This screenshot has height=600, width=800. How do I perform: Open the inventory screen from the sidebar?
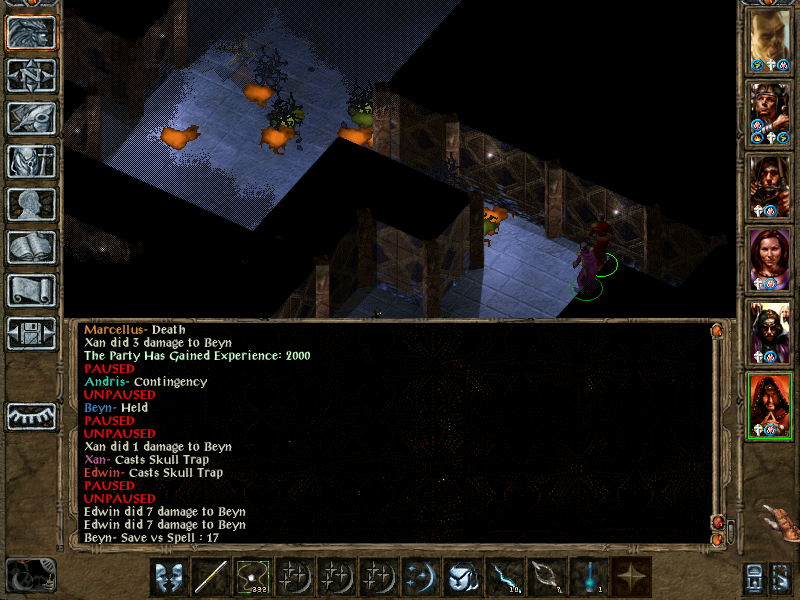(x=31, y=161)
